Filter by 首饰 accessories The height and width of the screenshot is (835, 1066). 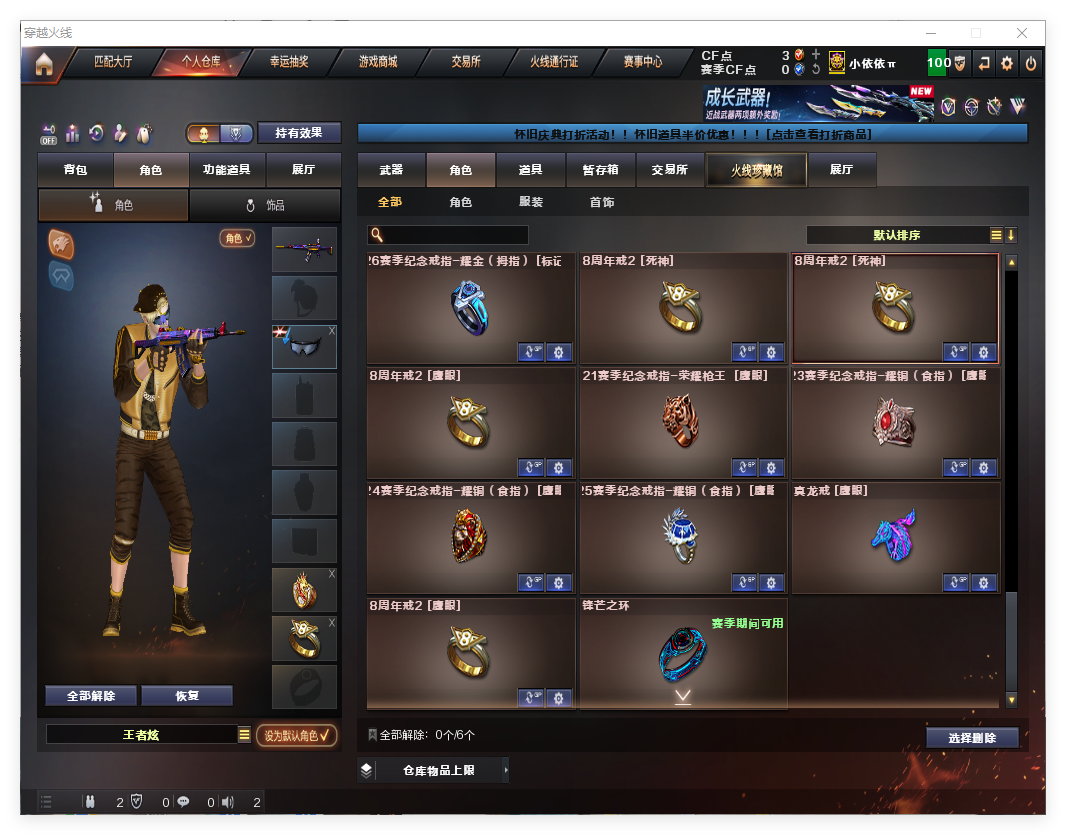pyautogui.click(x=601, y=202)
